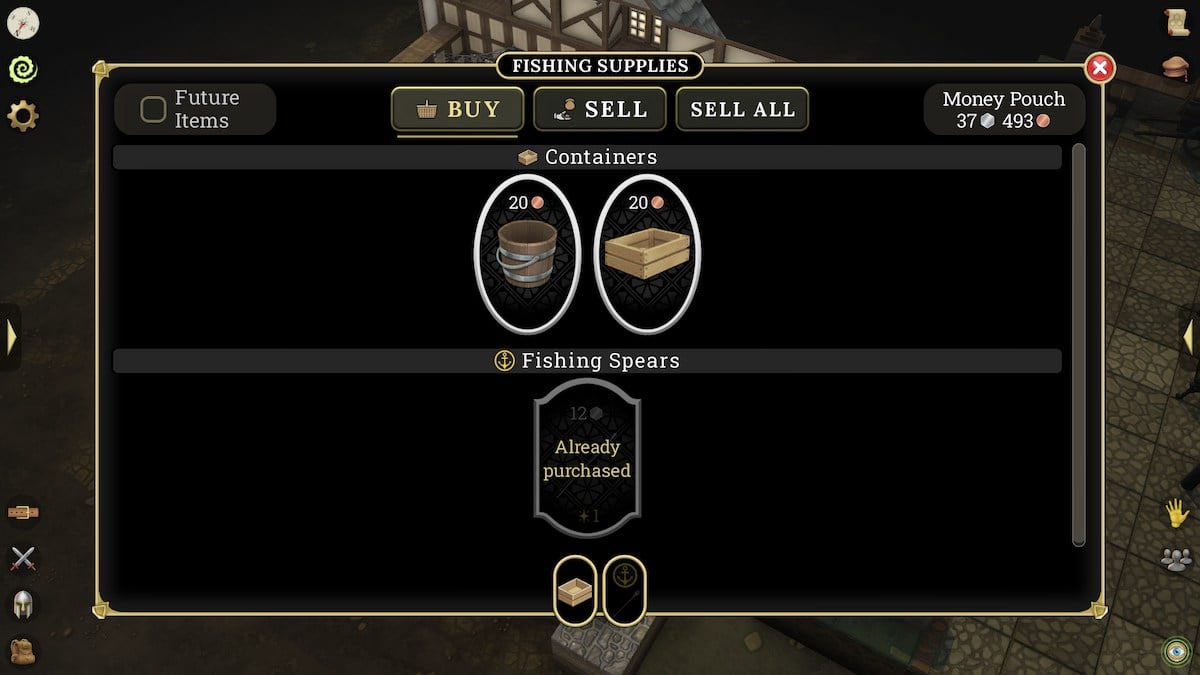The width and height of the screenshot is (1200, 675).
Task: Expand the right side panel arrow
Action: (1189, 337)
